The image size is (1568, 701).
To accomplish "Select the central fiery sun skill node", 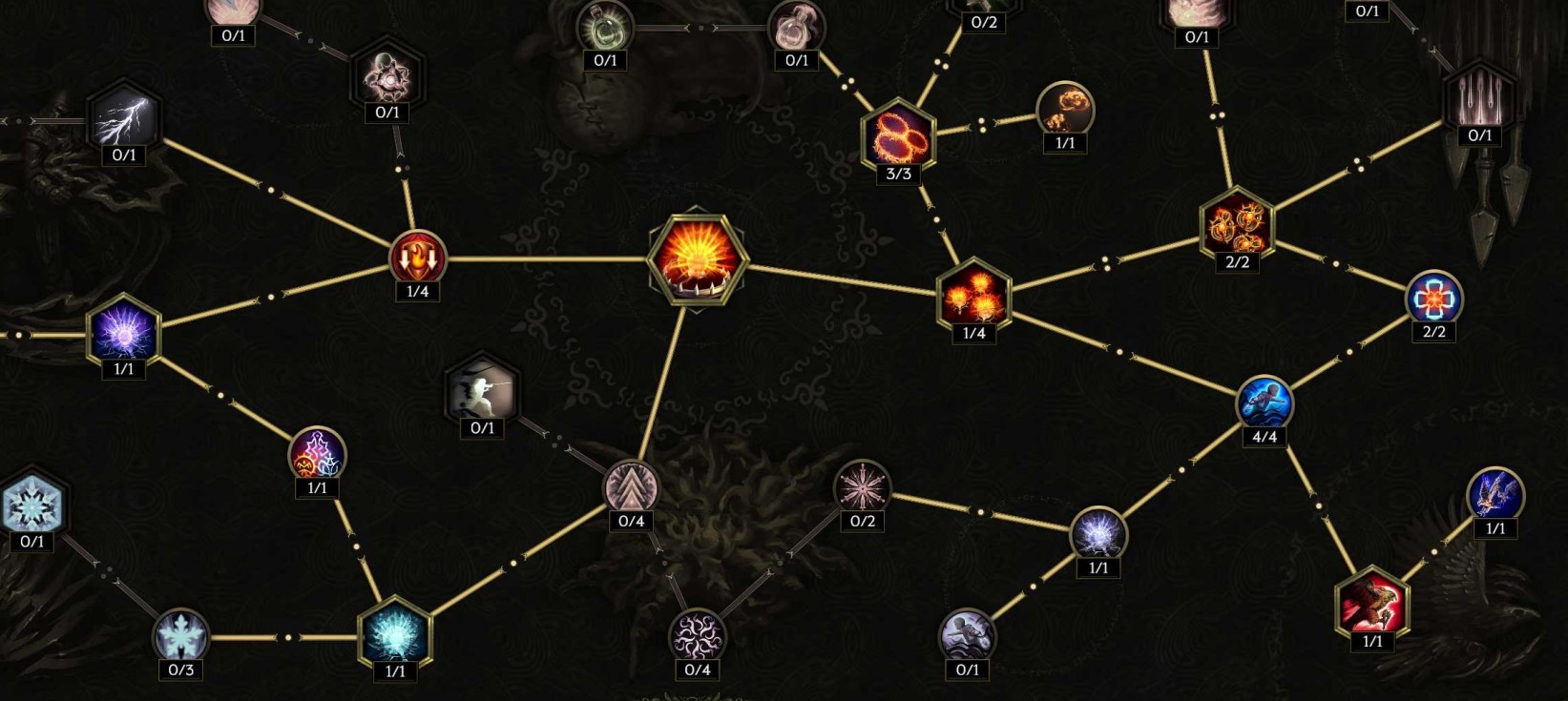I will 698,256.
